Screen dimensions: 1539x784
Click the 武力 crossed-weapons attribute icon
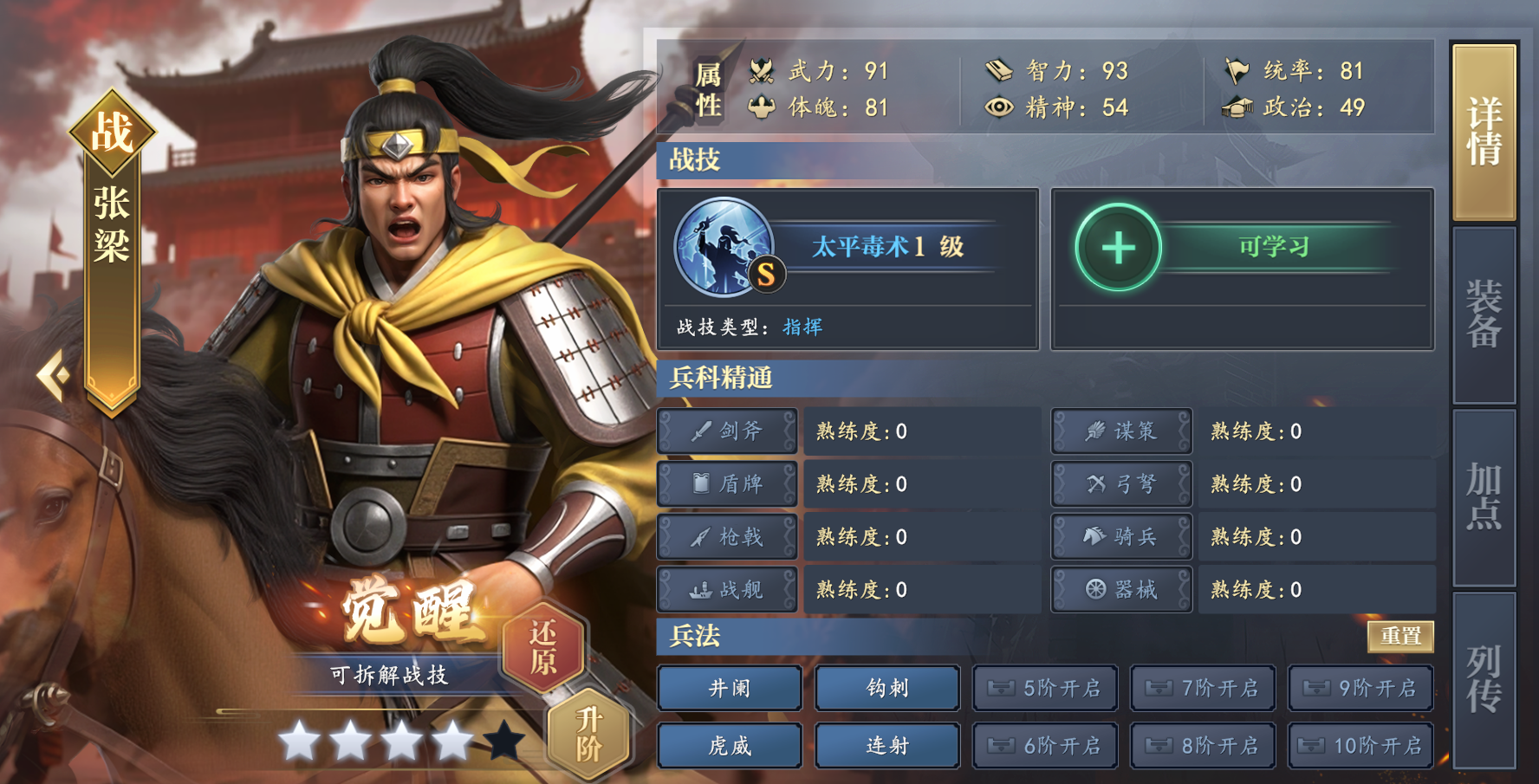pos(761,72)
